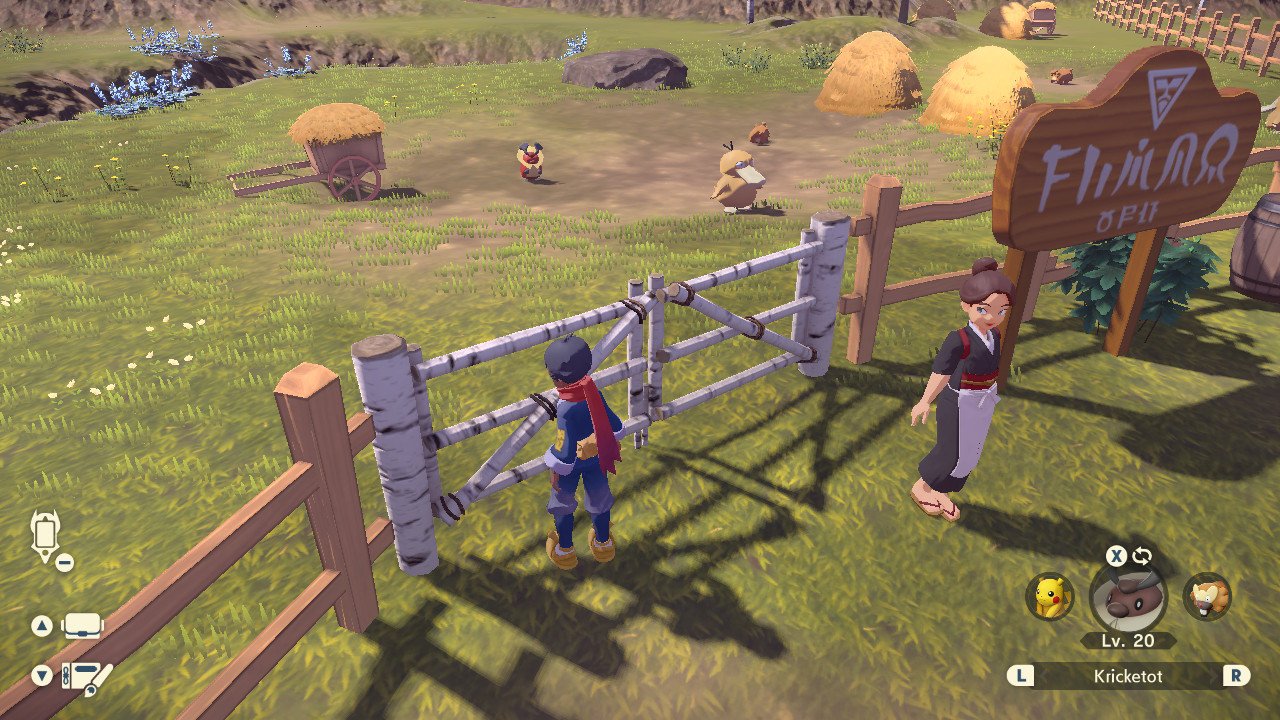Select the Bidoof party portrait

1207,596
